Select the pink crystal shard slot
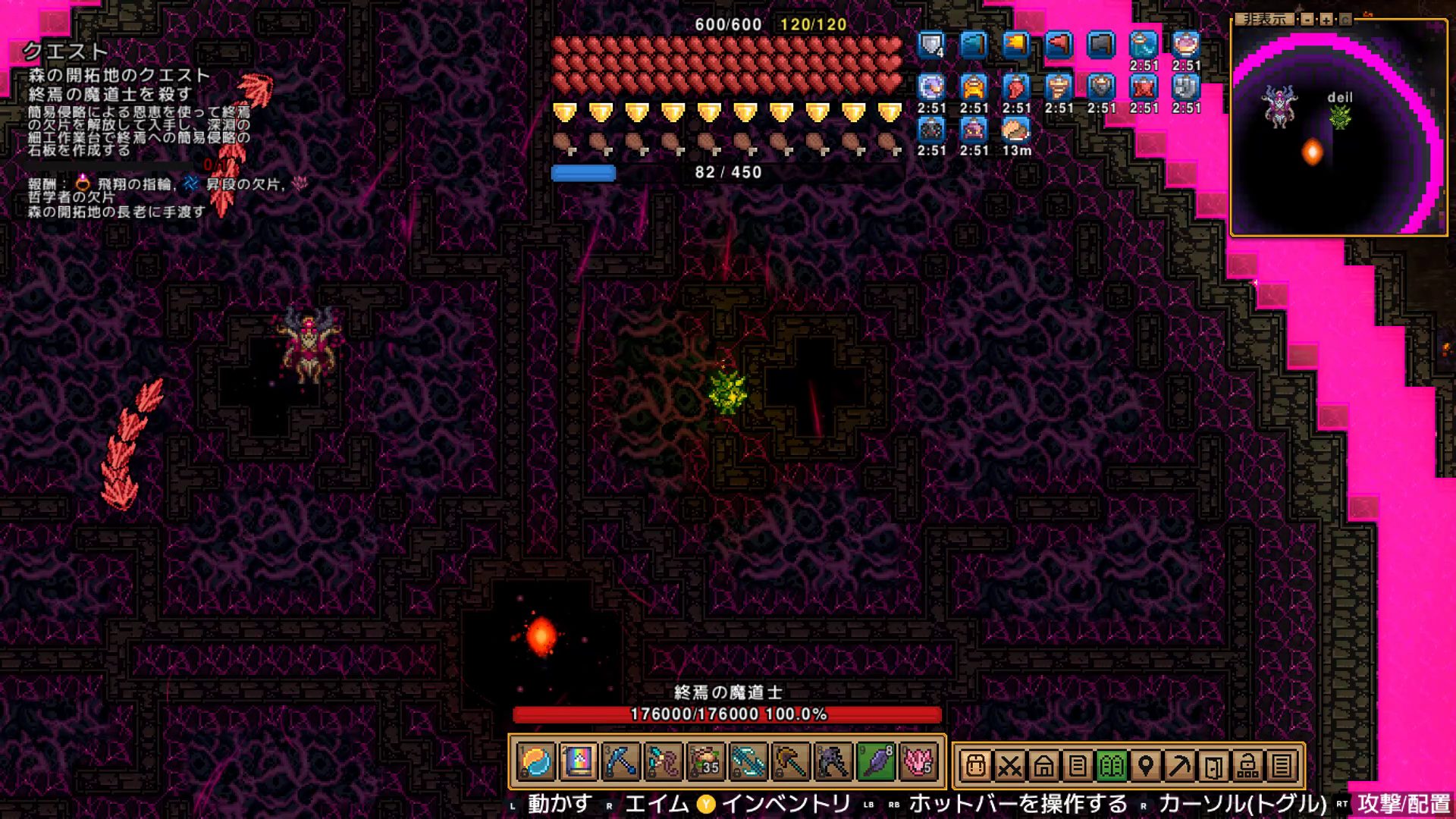Viewport: 1456px width, 819px height. [918, 762]
